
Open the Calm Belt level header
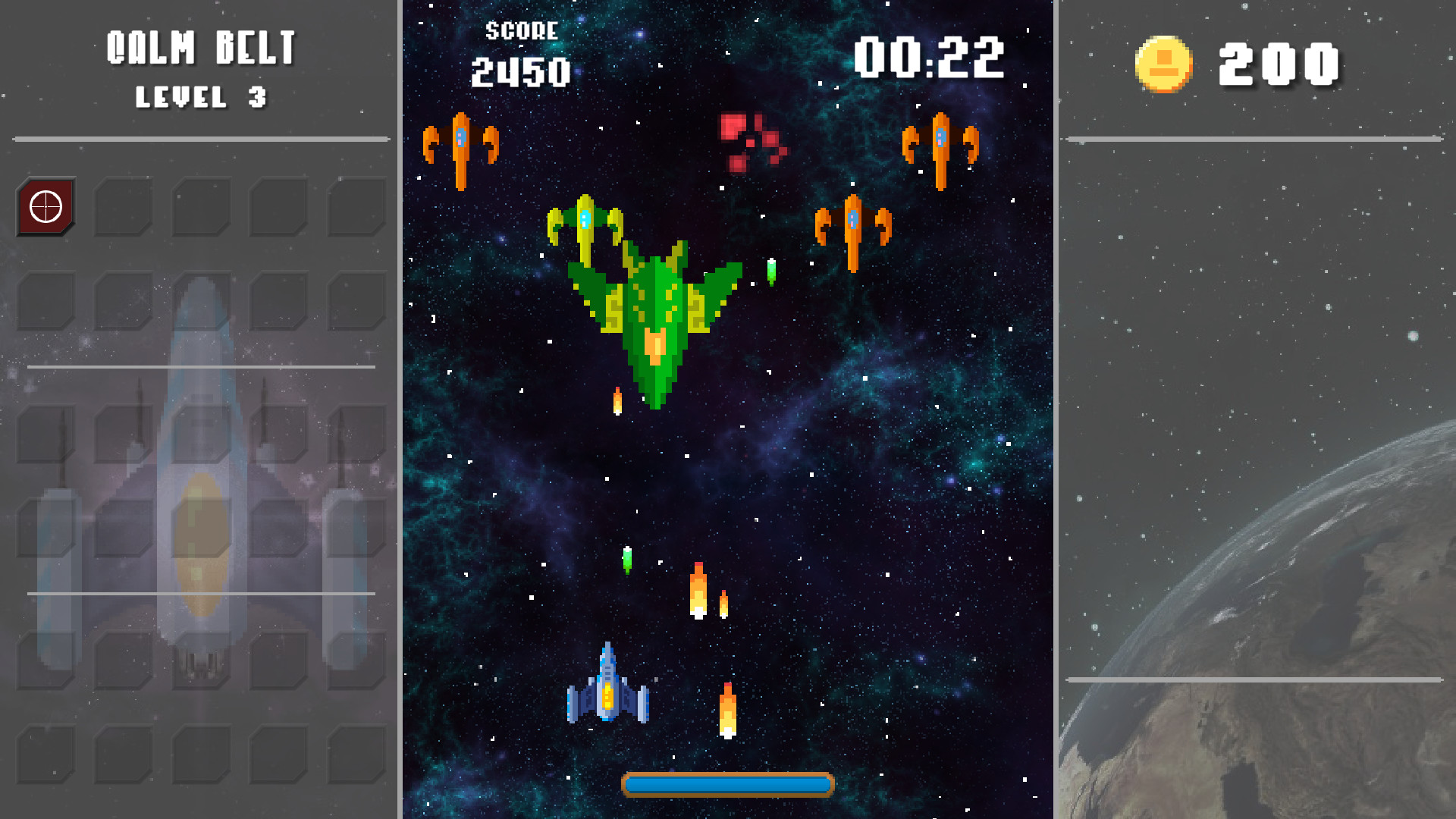202,47
